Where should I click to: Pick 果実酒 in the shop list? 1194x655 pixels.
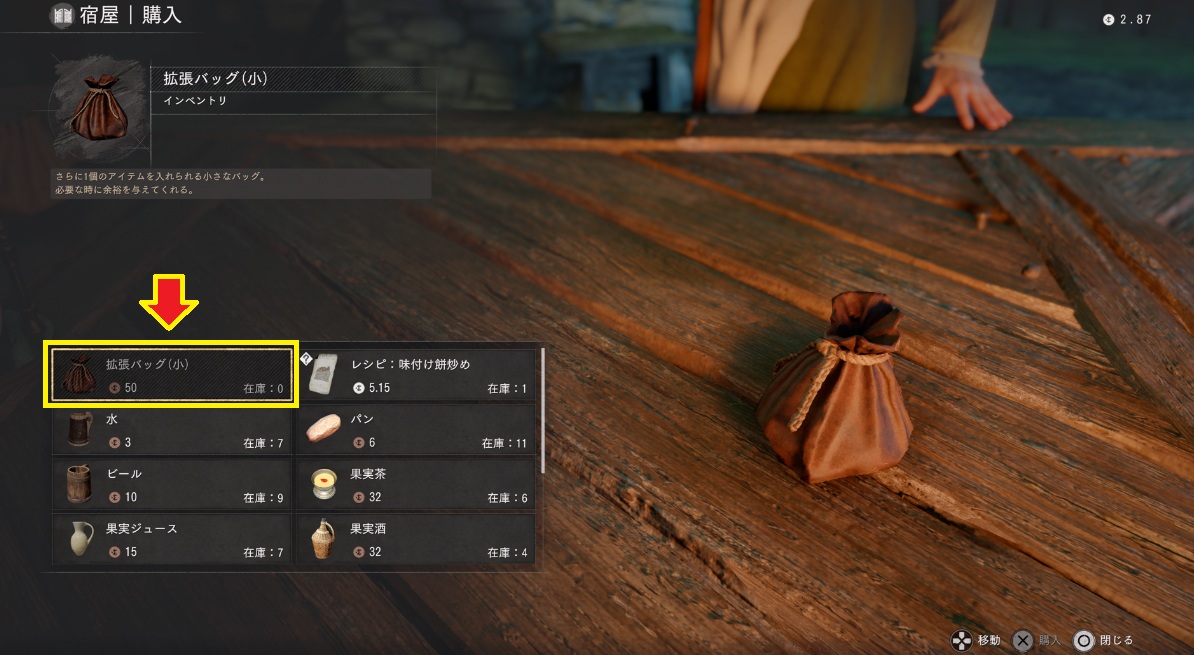416,538
